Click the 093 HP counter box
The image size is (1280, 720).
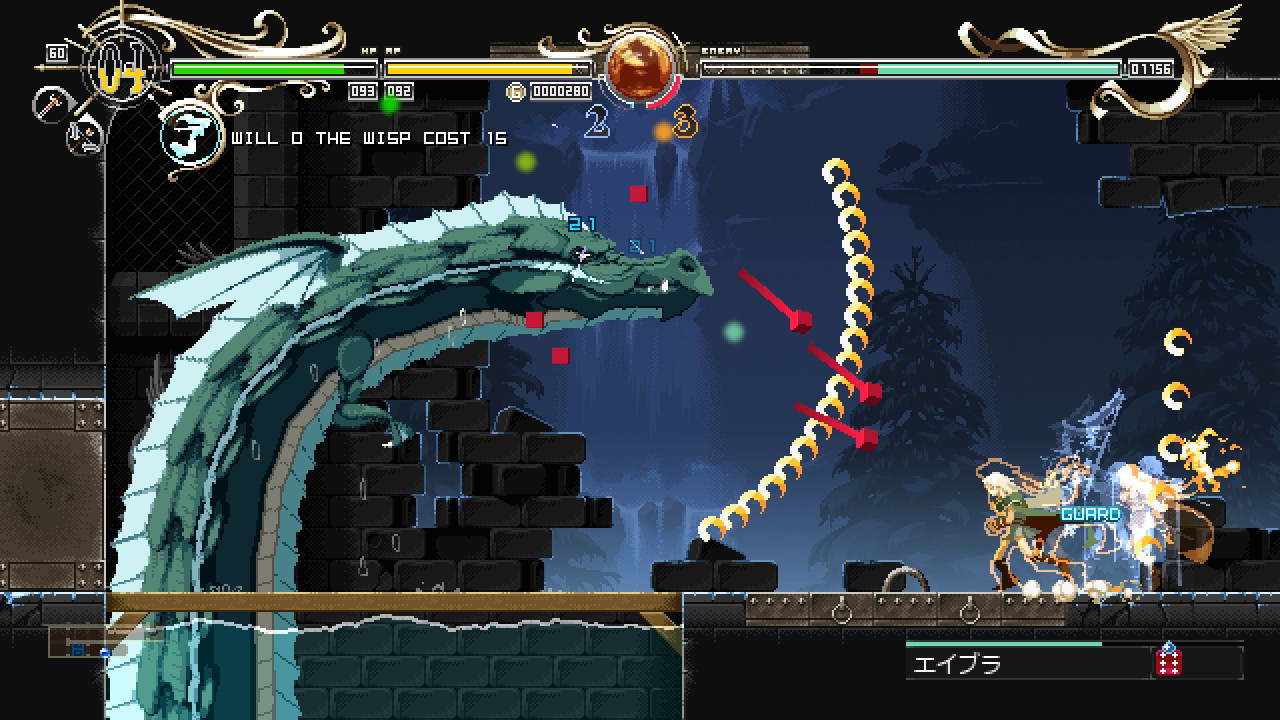(x=363, y=89)
